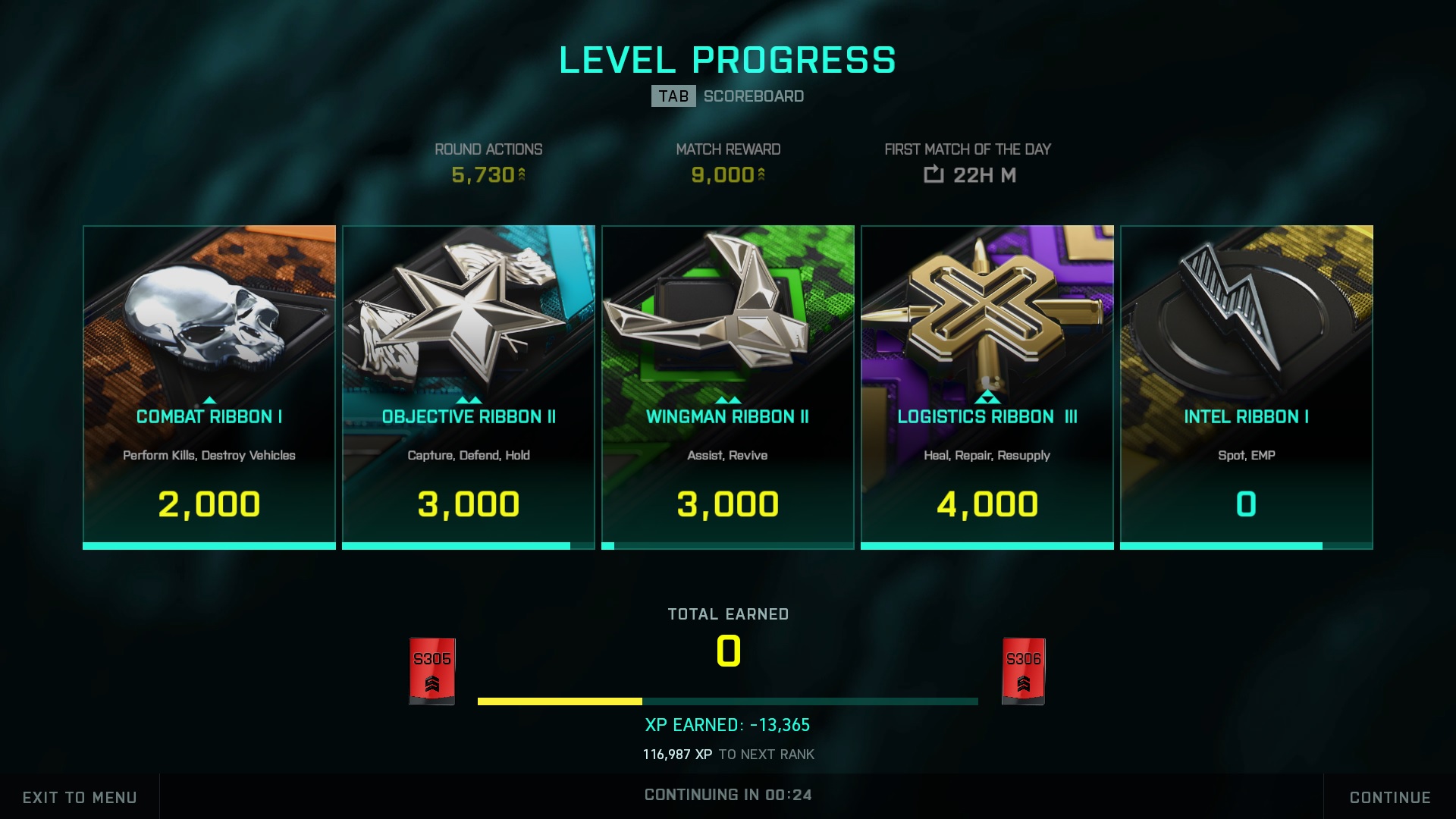Choose the Intel Ribbon I card
Screen dimensions: 1456x819
click(1247, 387)
